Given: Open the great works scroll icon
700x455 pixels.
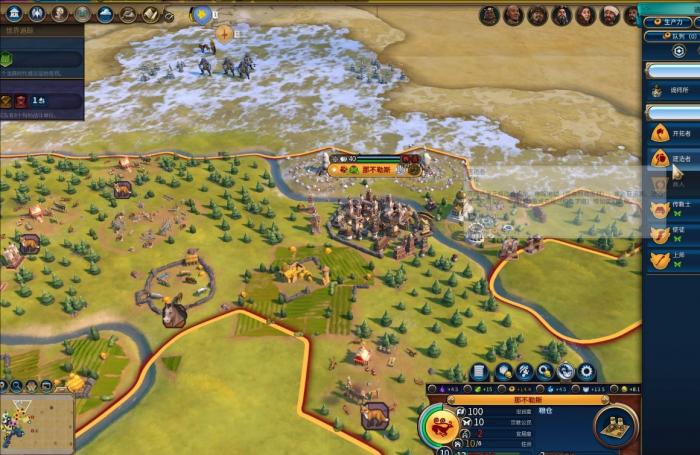Looking at the screenshot, I should 150,13.
